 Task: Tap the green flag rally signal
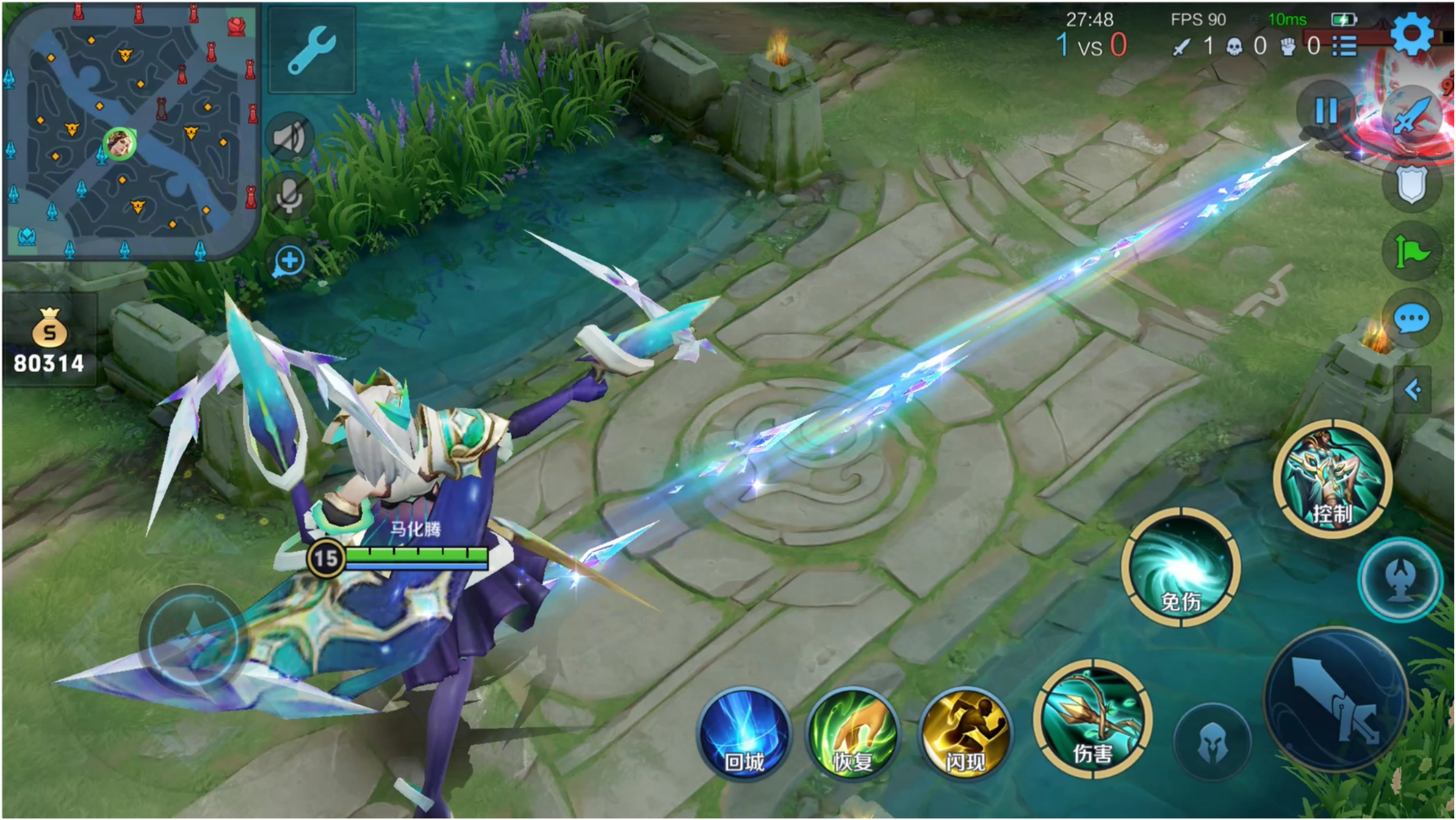click(x=1412, y=251)
